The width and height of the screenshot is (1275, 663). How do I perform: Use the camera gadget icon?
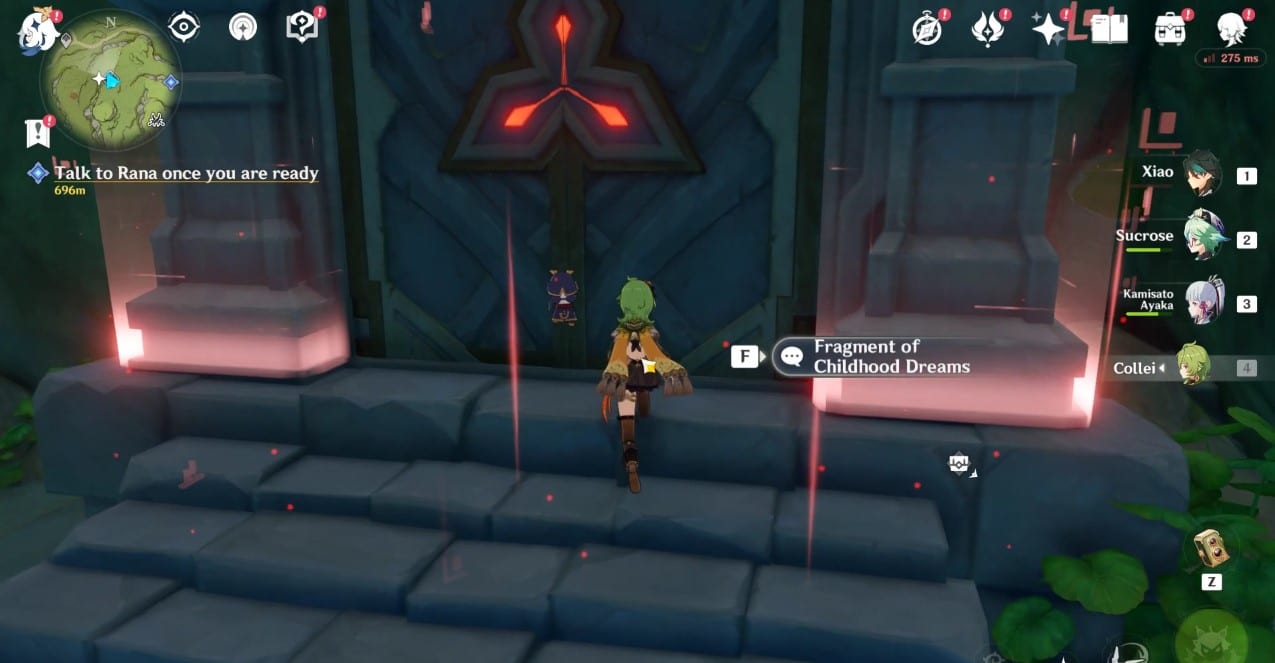pos(1212,546)
